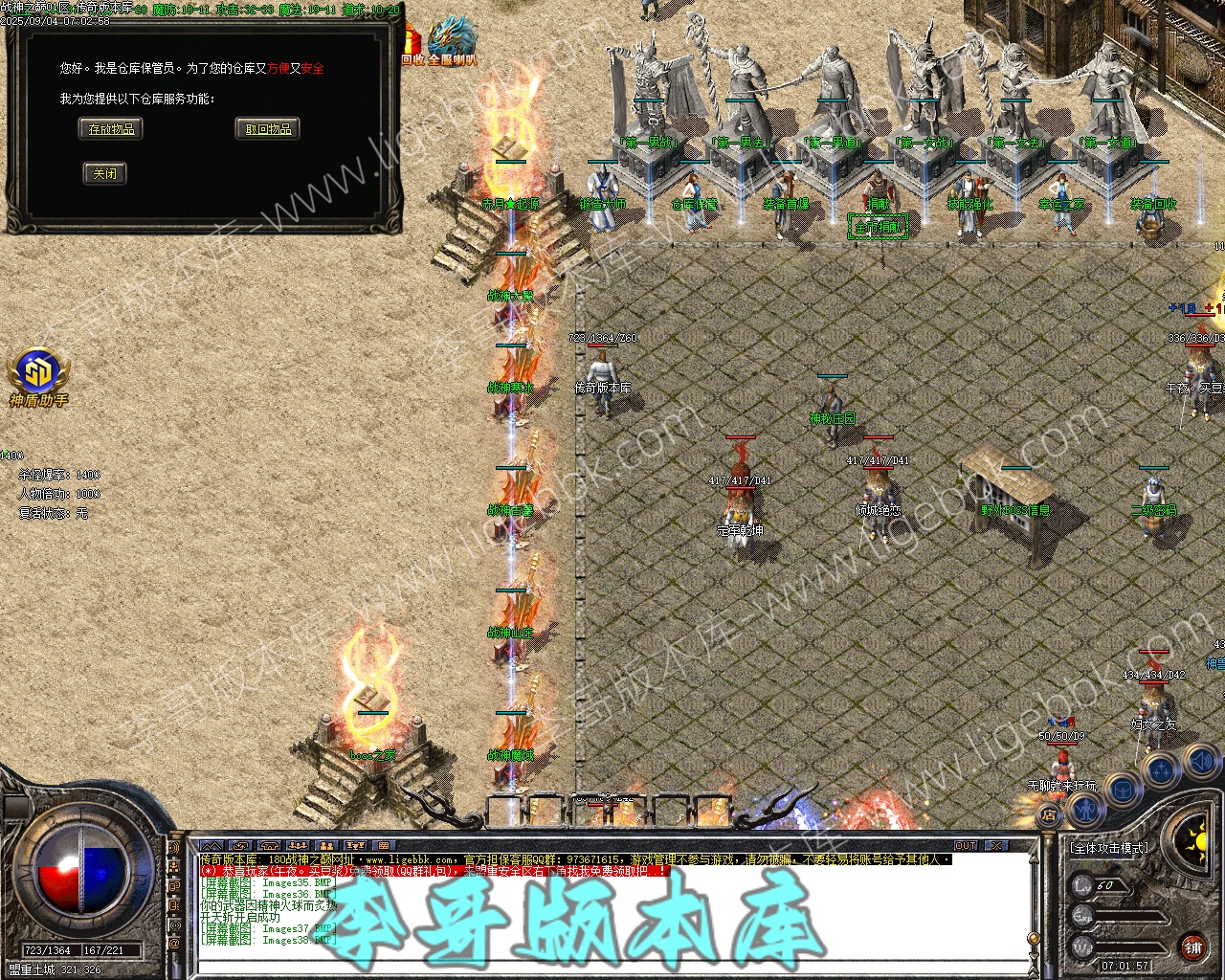
Task: Click the OUT button on chat panel
Action: (x=966, y=846)
